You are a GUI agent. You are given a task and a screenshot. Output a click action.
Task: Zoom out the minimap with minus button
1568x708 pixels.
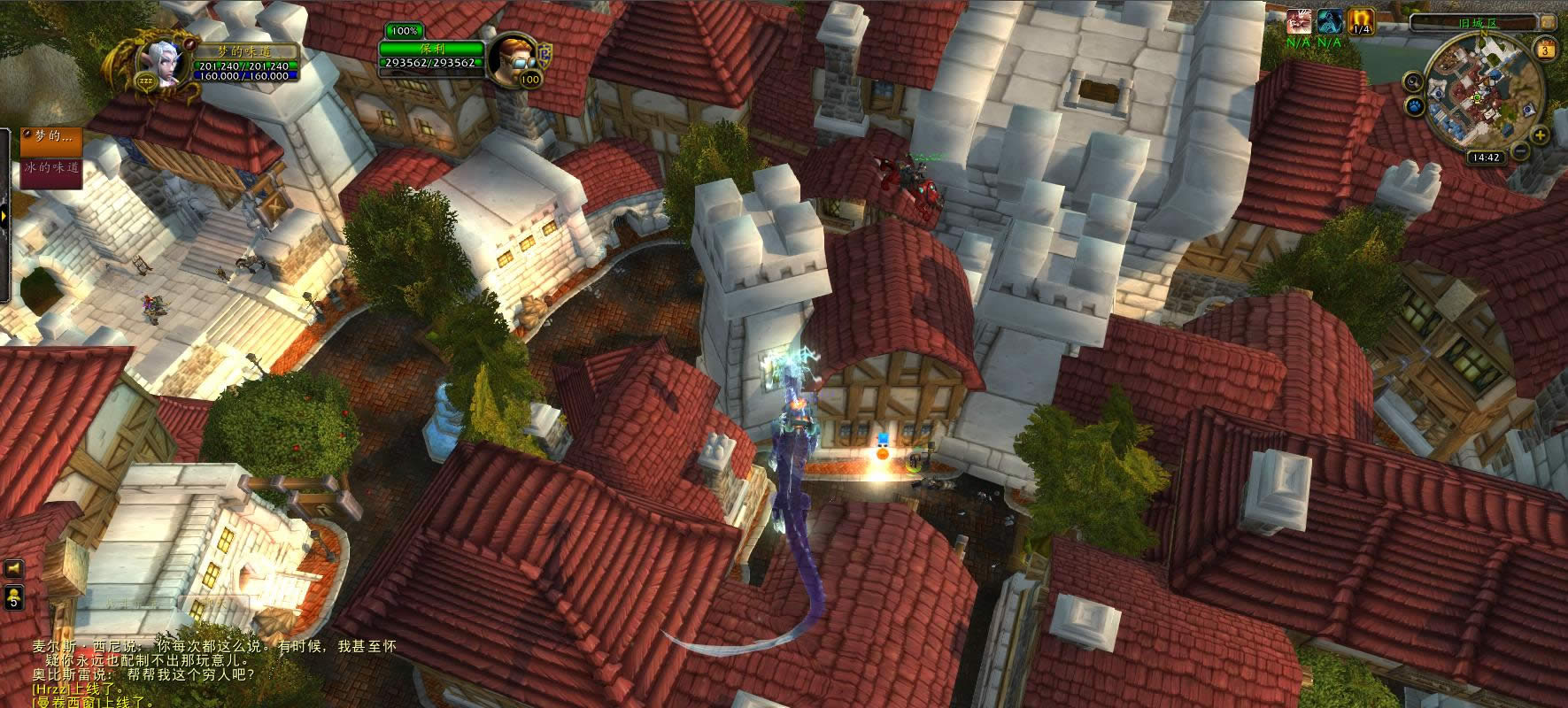1520,151
